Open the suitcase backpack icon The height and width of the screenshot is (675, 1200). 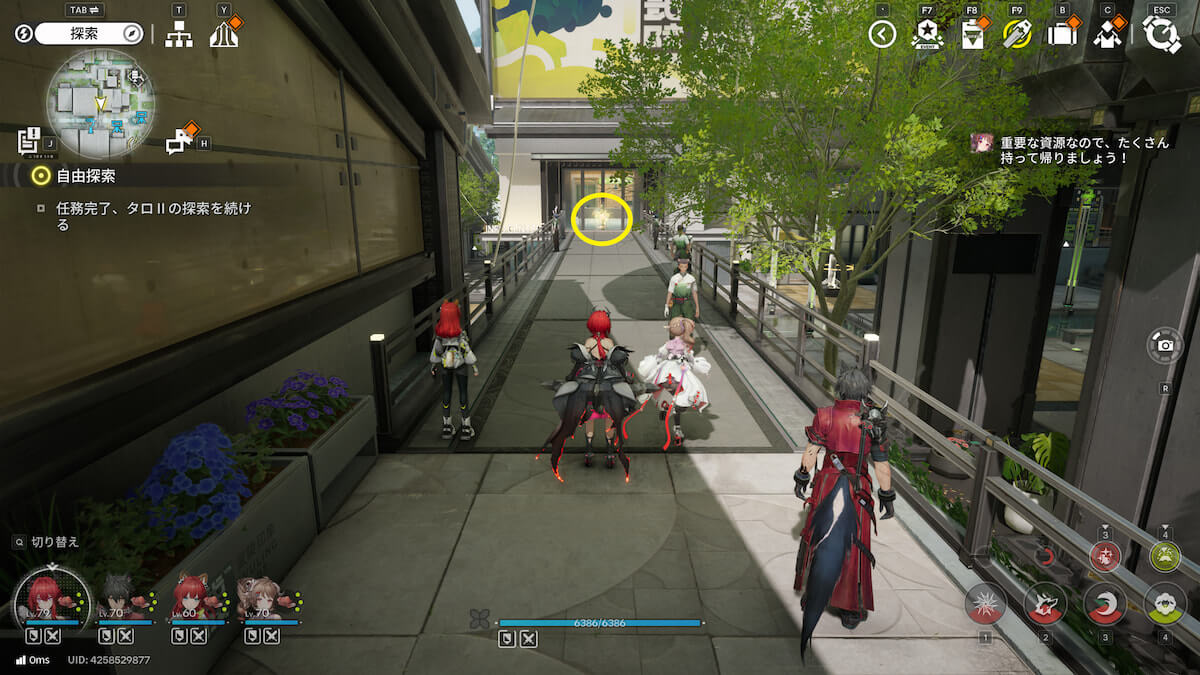[x=1062, y=35]
